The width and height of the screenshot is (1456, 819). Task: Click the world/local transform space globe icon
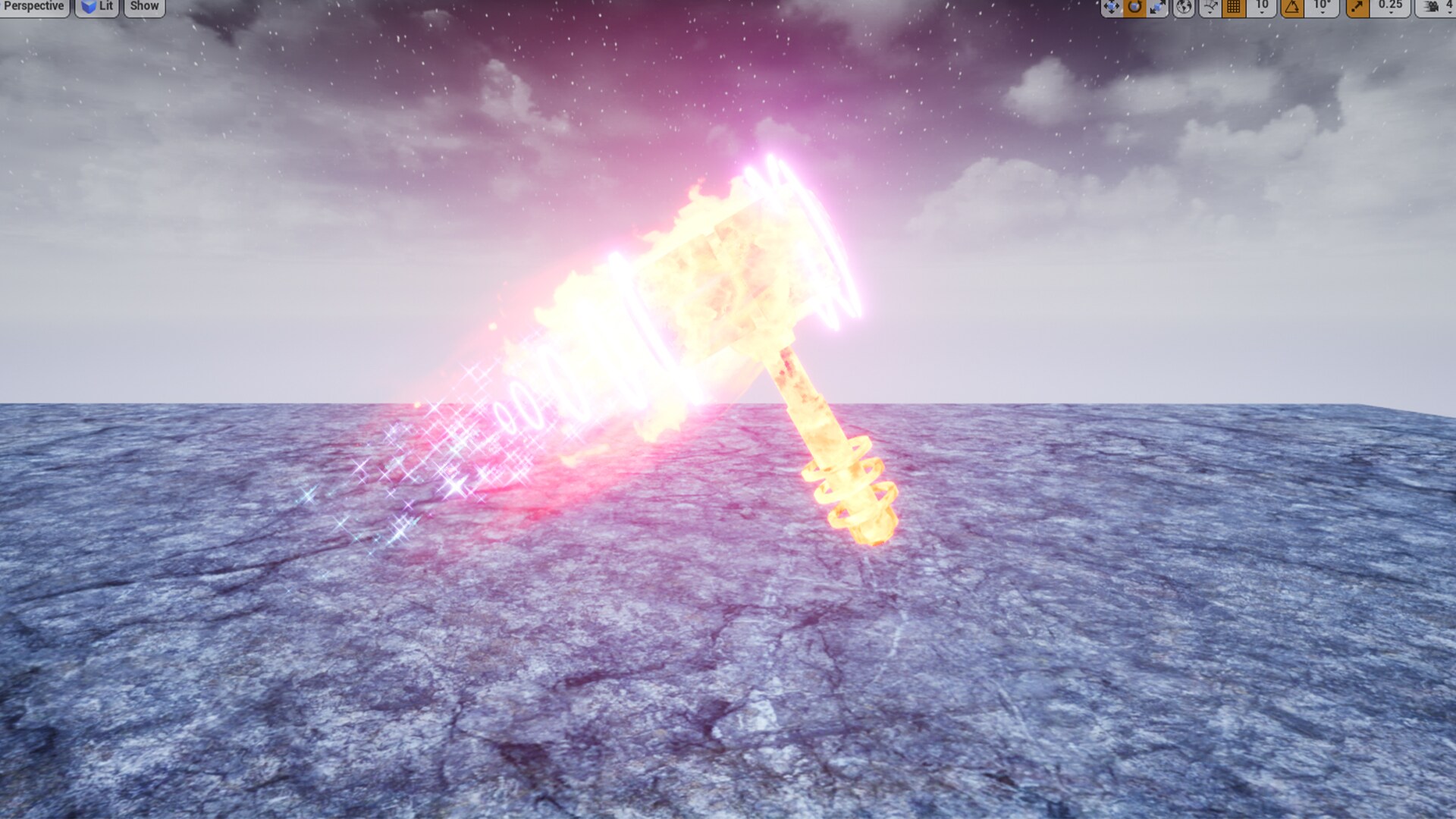[1184, 7]
